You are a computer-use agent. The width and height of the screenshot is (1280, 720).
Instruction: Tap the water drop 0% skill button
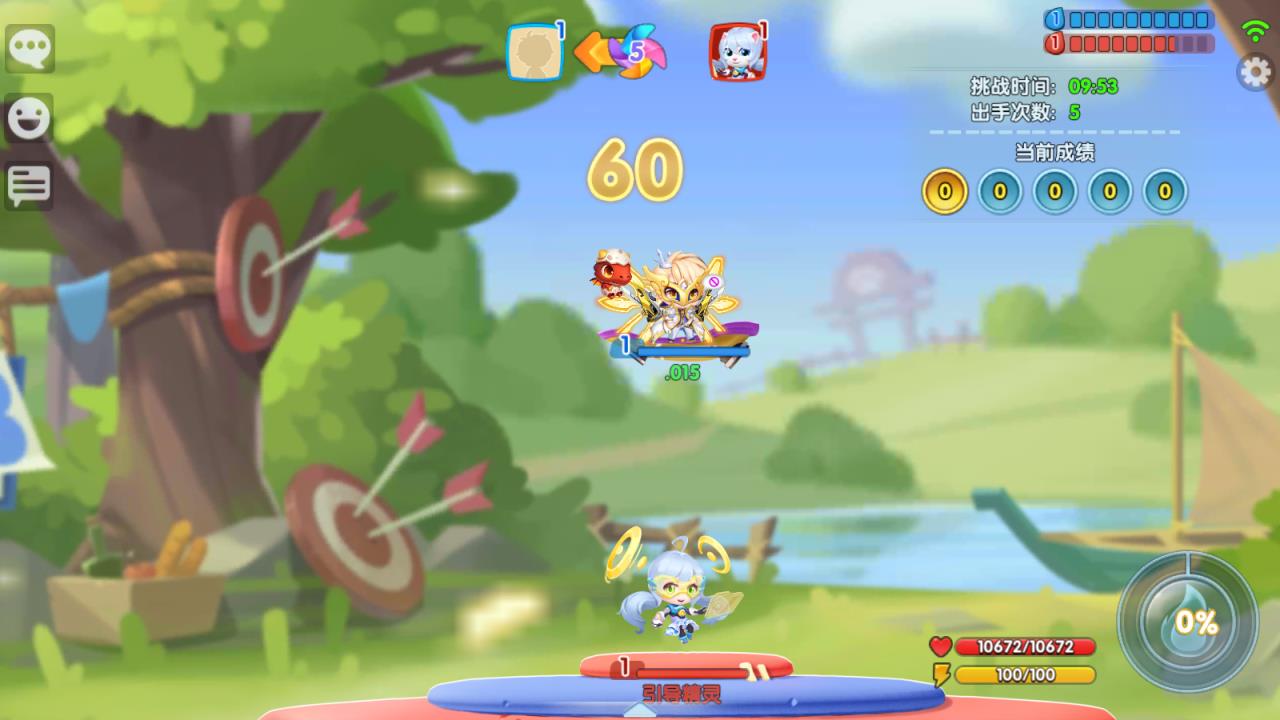pyautogui.click(x=1188, y=622)
